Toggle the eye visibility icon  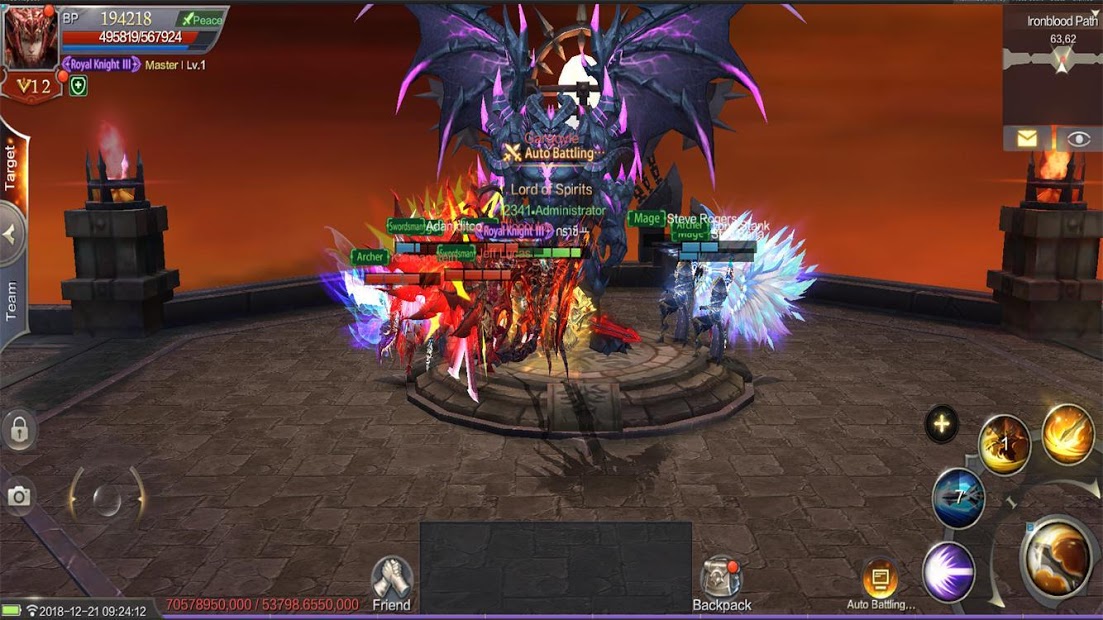click(1078, 139)
